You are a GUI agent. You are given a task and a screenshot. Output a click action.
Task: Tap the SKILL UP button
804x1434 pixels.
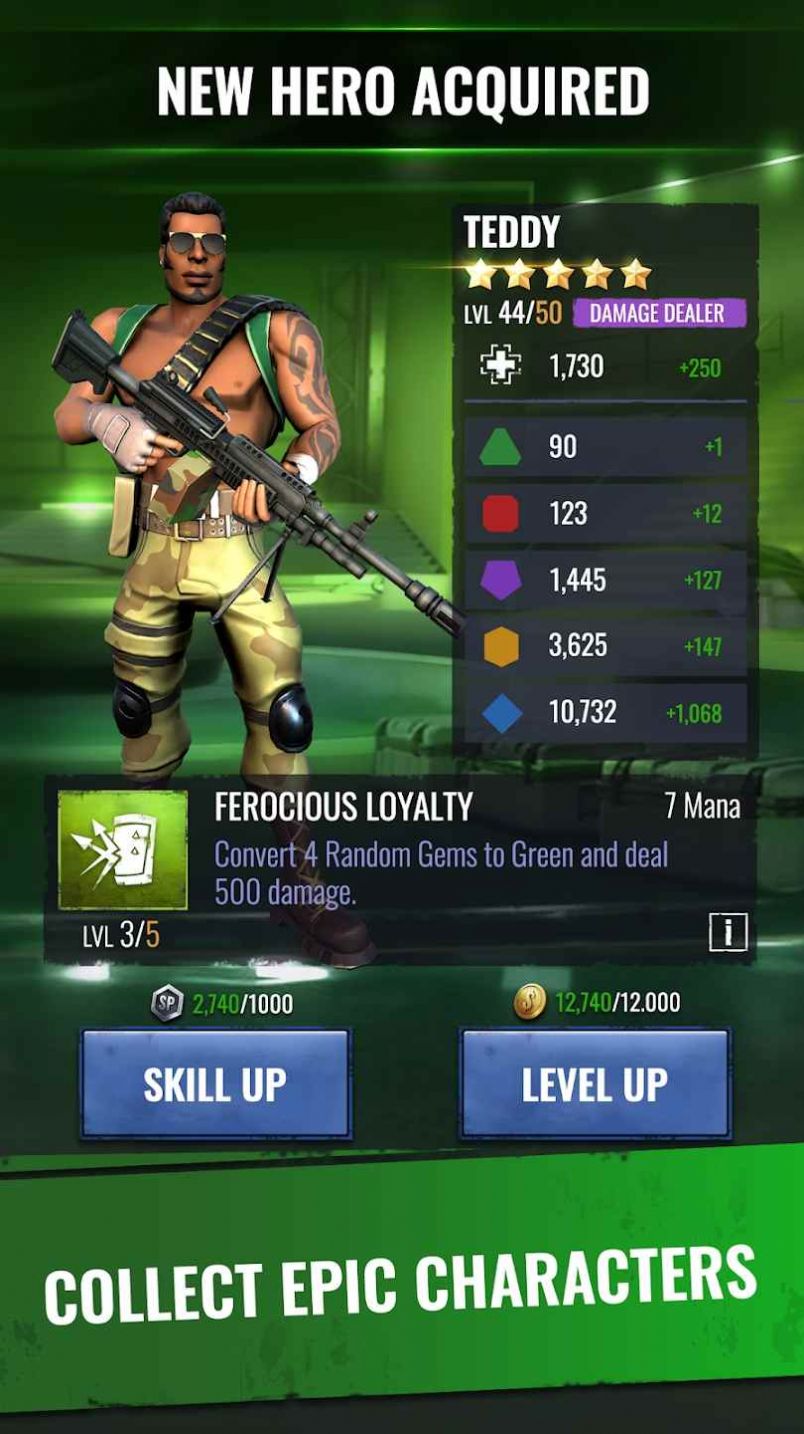pyautogui.click(x=215, y=1084)
